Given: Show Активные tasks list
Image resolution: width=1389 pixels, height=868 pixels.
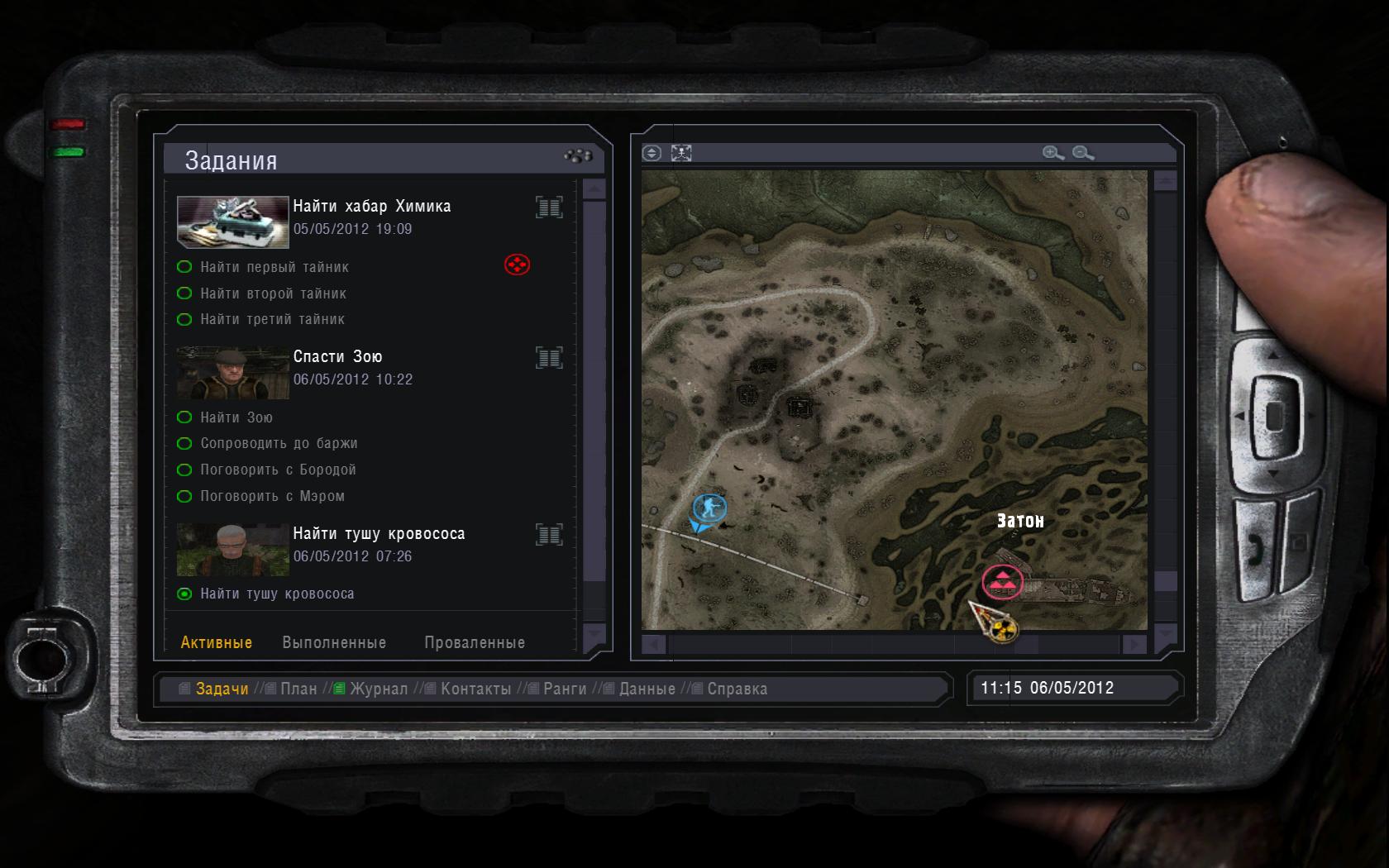Looking at the screenshot, I should 217,642.
